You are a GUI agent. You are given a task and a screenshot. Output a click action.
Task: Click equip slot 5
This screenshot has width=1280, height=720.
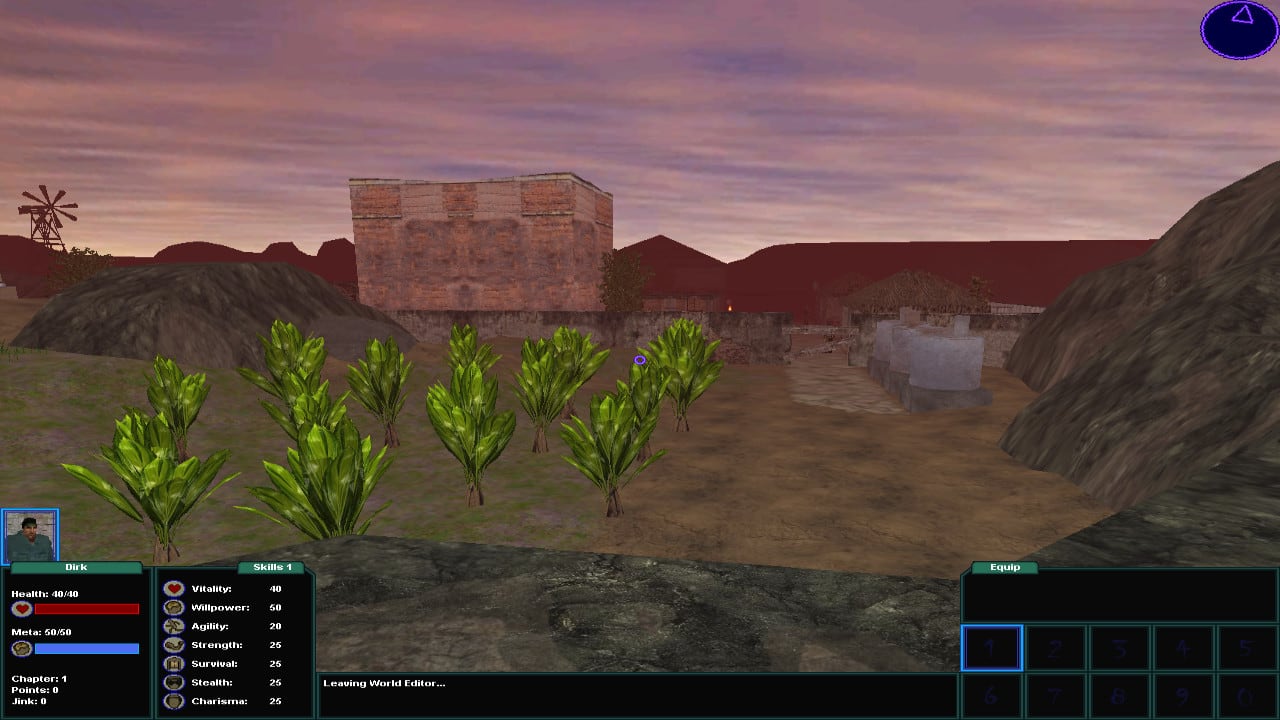click(x=1248, y=648)
